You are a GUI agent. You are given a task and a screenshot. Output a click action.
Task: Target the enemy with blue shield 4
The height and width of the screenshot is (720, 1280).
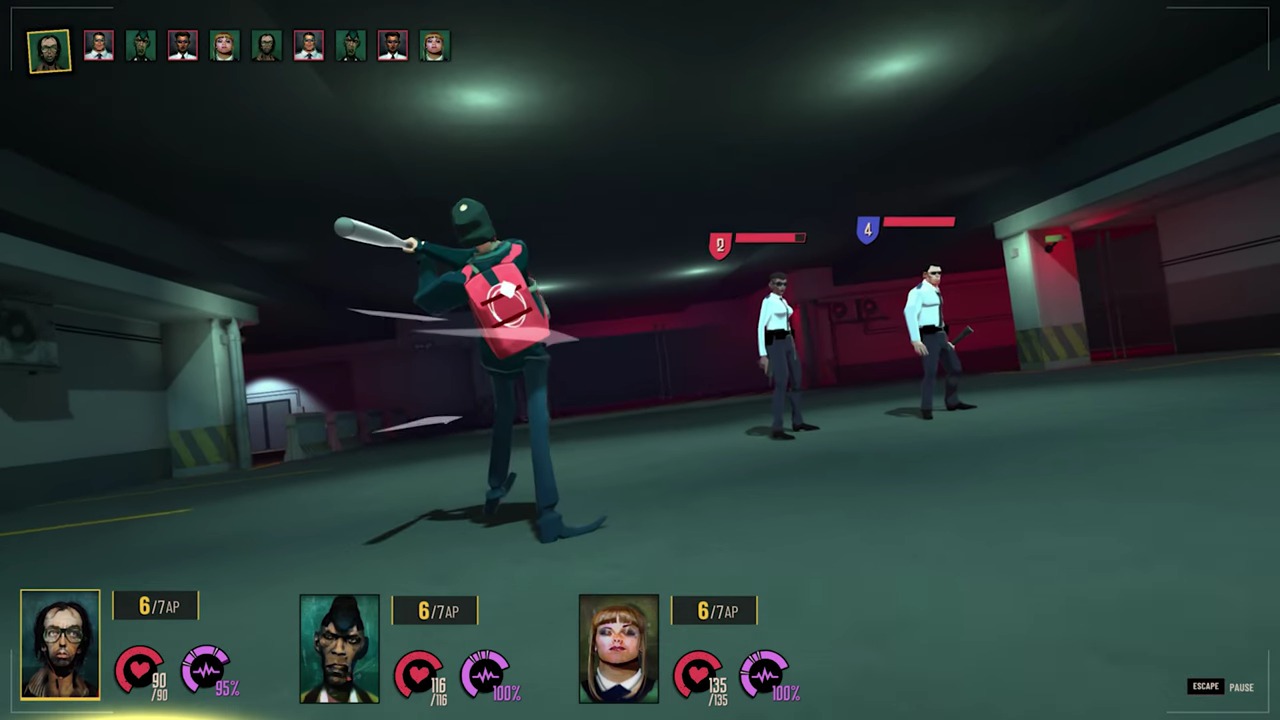coord(932,335)
